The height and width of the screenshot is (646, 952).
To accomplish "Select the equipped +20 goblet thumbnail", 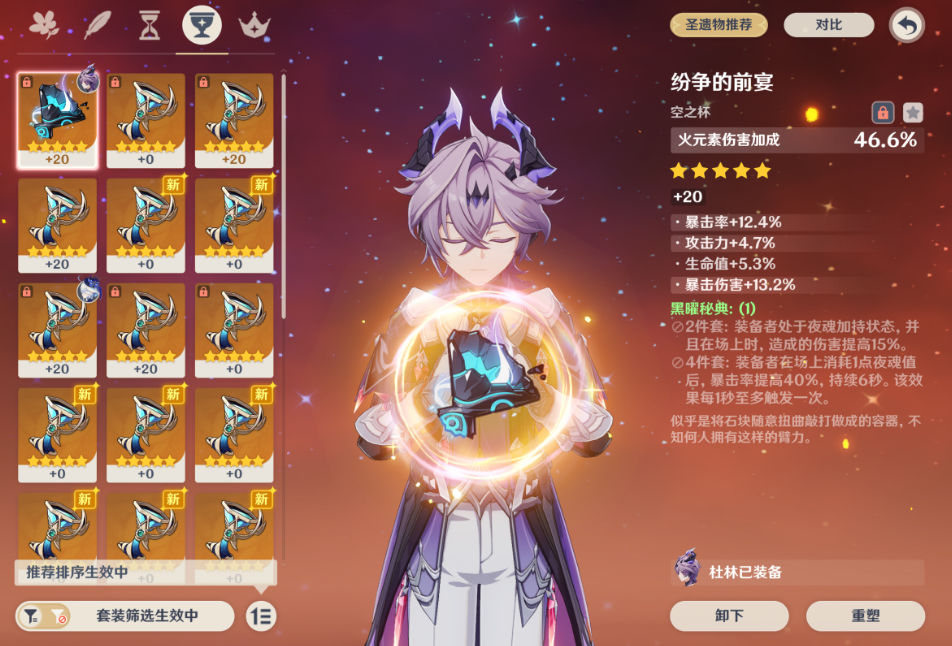I will click(x=57, y=120).
